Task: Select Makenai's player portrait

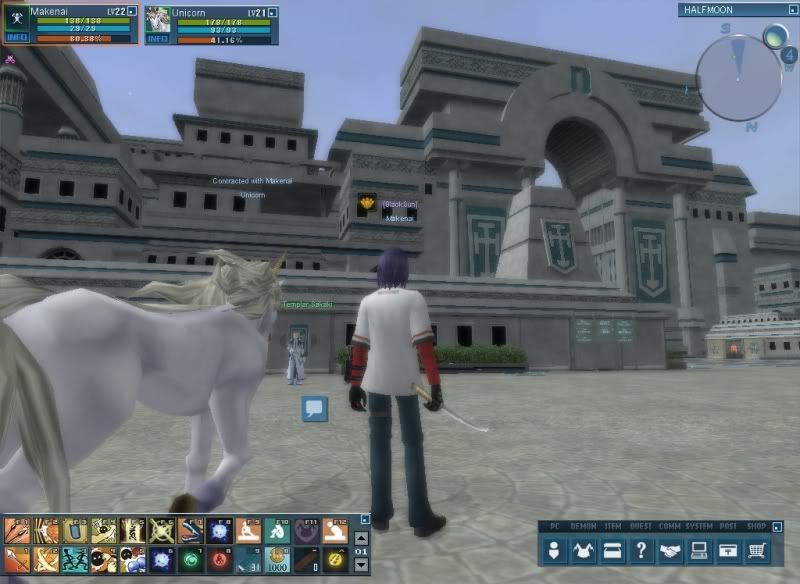Action: (x=17, y=18)
